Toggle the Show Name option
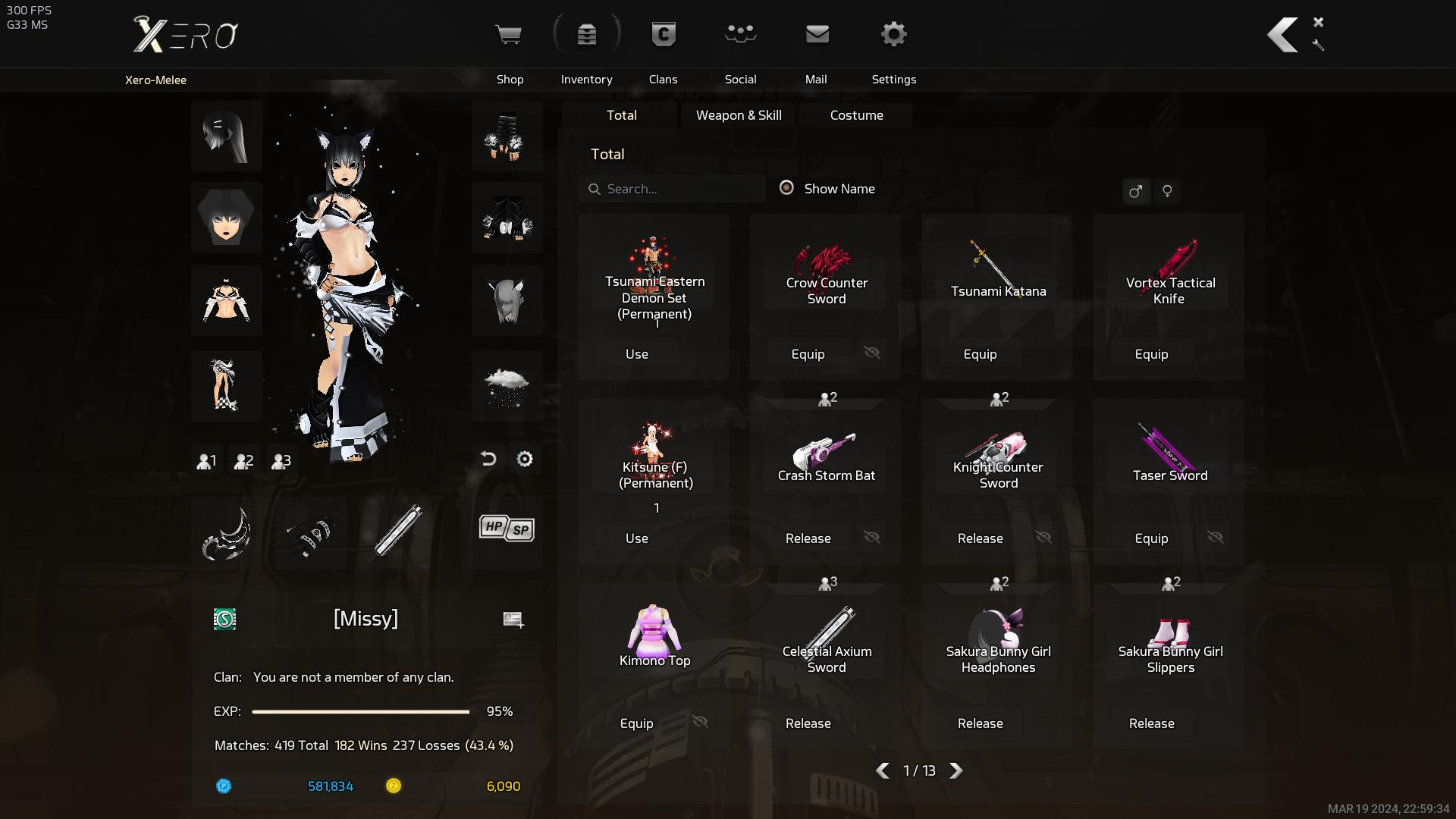Image resolution: width=1456 pixels, height=819 pixels. click(787, 188)
